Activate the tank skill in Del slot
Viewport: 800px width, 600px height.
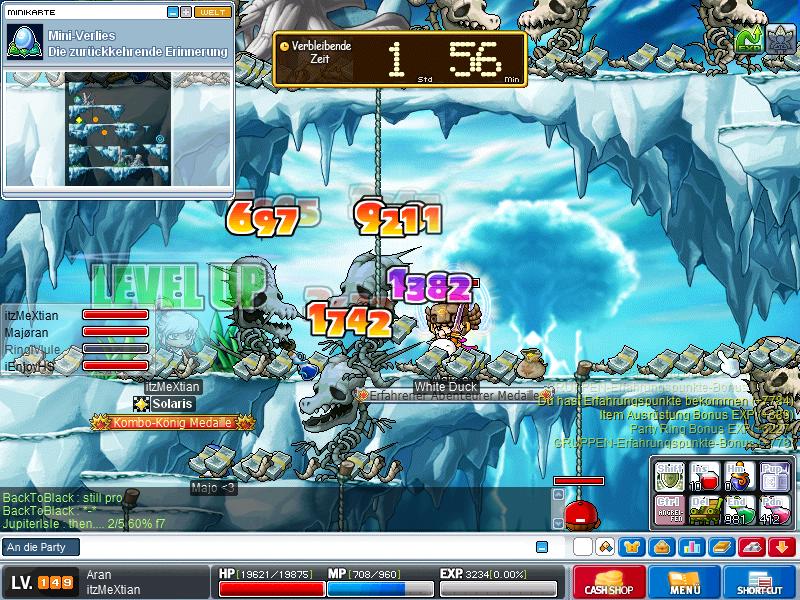(x=705, y=510)
